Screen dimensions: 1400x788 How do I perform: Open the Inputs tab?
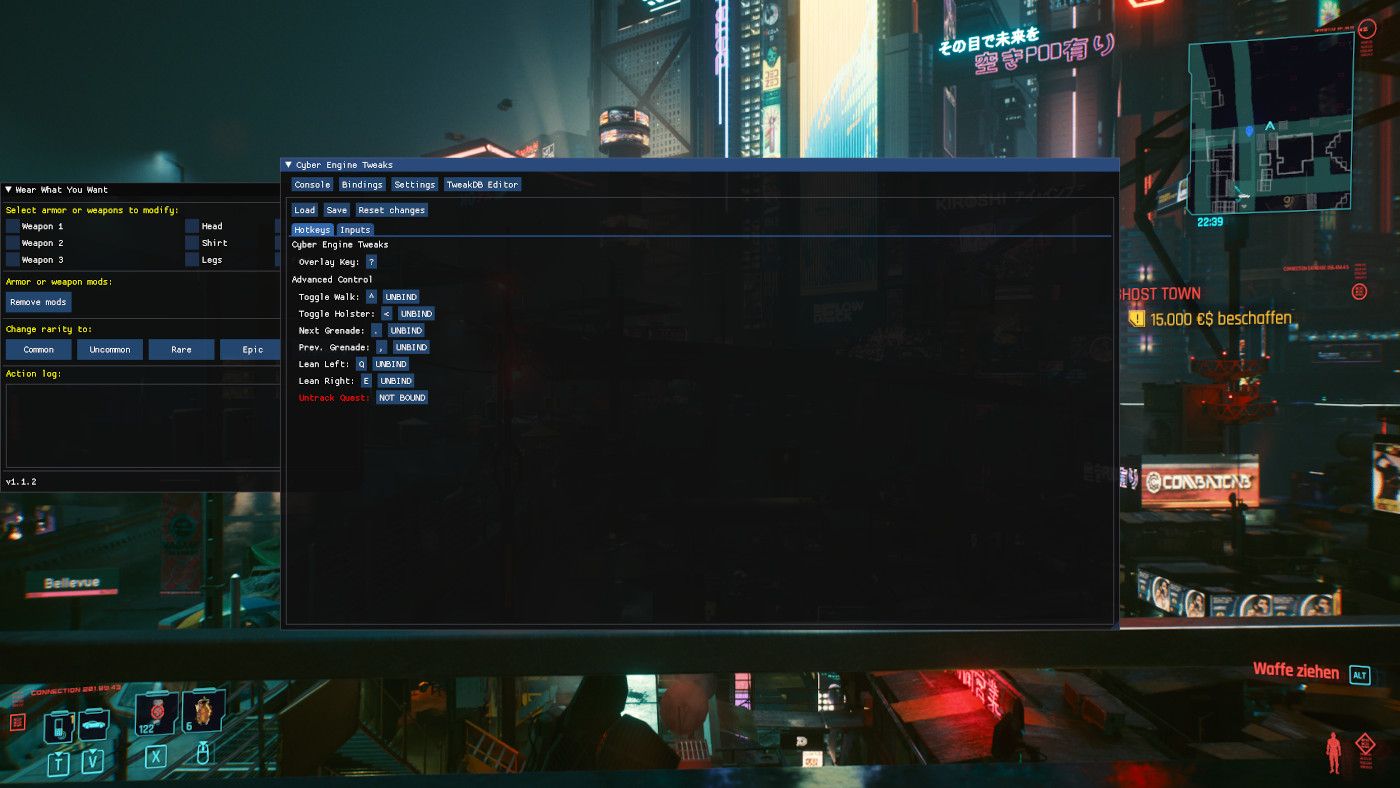coord(355,229)
